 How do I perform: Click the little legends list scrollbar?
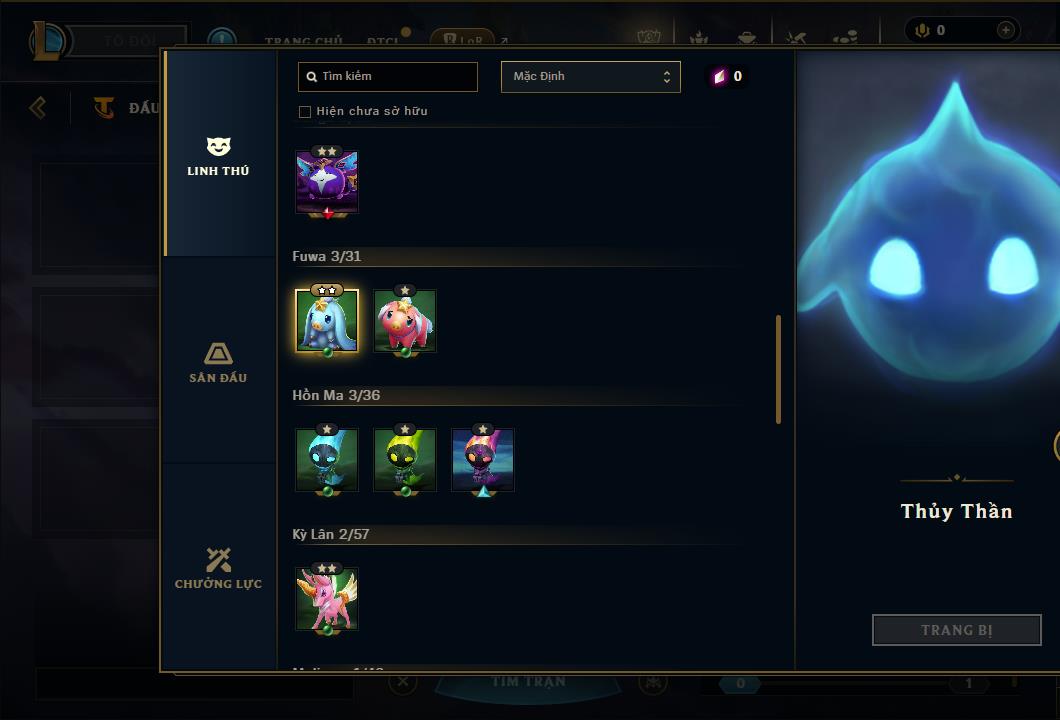pyautogui.click(x=779, y=370)
